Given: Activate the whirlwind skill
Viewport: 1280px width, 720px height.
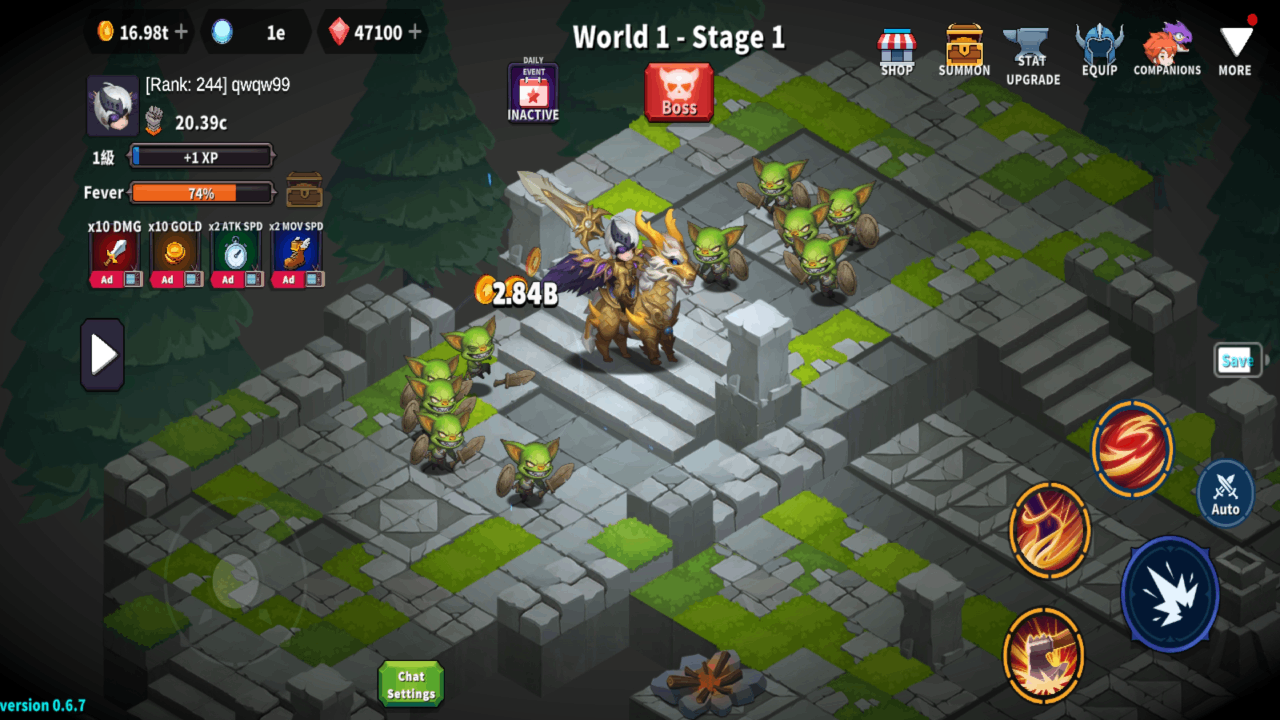Looking at the screenshot, I should (x=1132, y=450).
